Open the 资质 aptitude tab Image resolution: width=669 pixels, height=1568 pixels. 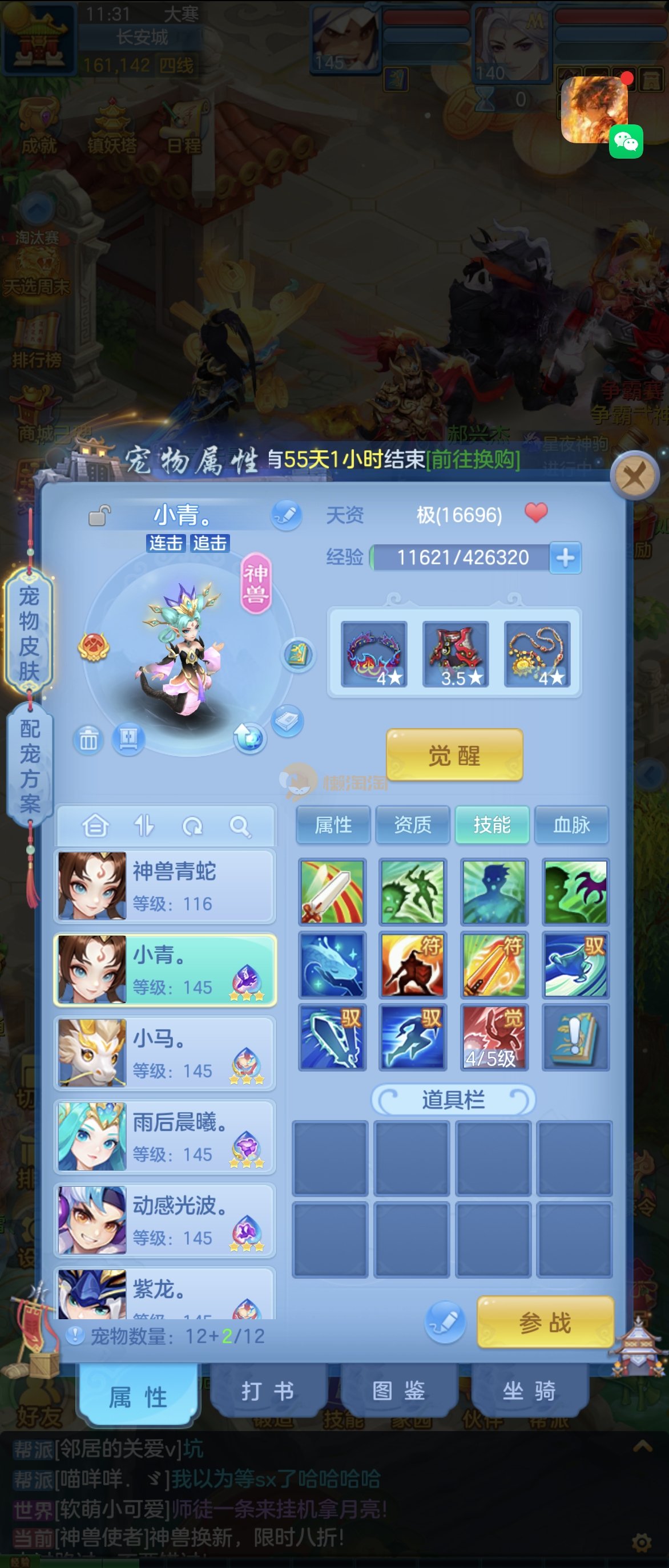pos(413,825)
